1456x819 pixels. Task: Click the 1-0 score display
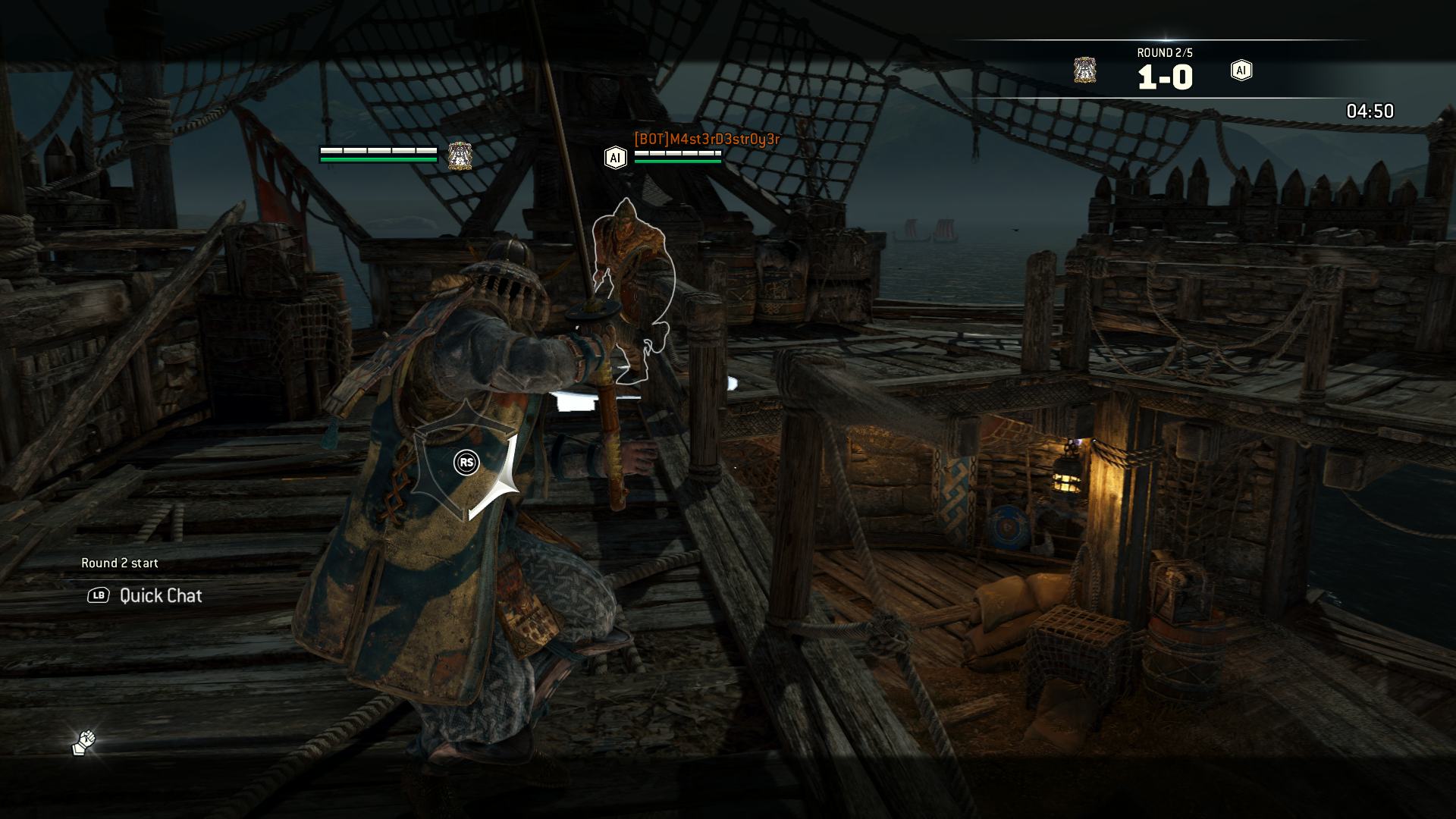point(1164,76)
